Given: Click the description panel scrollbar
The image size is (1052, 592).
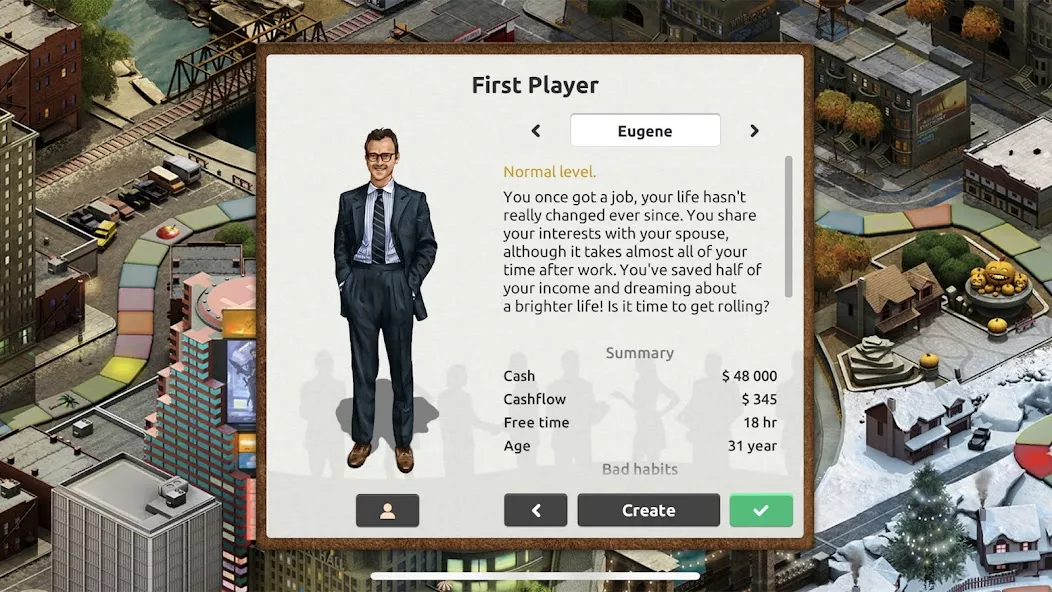Looking at the screenshot, I should tap(788, 226).
